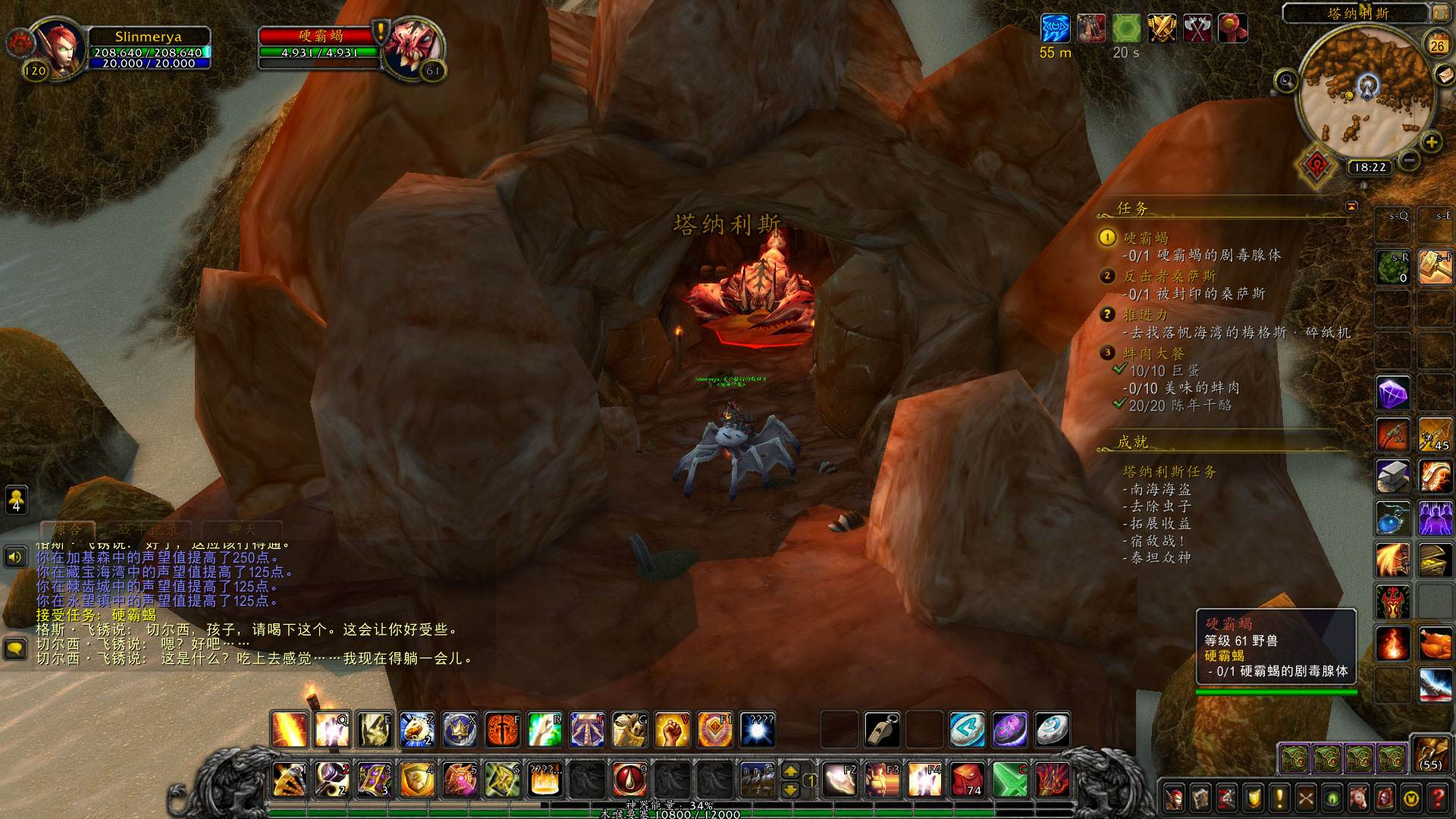
Task: Open the mounts and collections horse button
Action: pyautogui.click(x=1358, y=798)
